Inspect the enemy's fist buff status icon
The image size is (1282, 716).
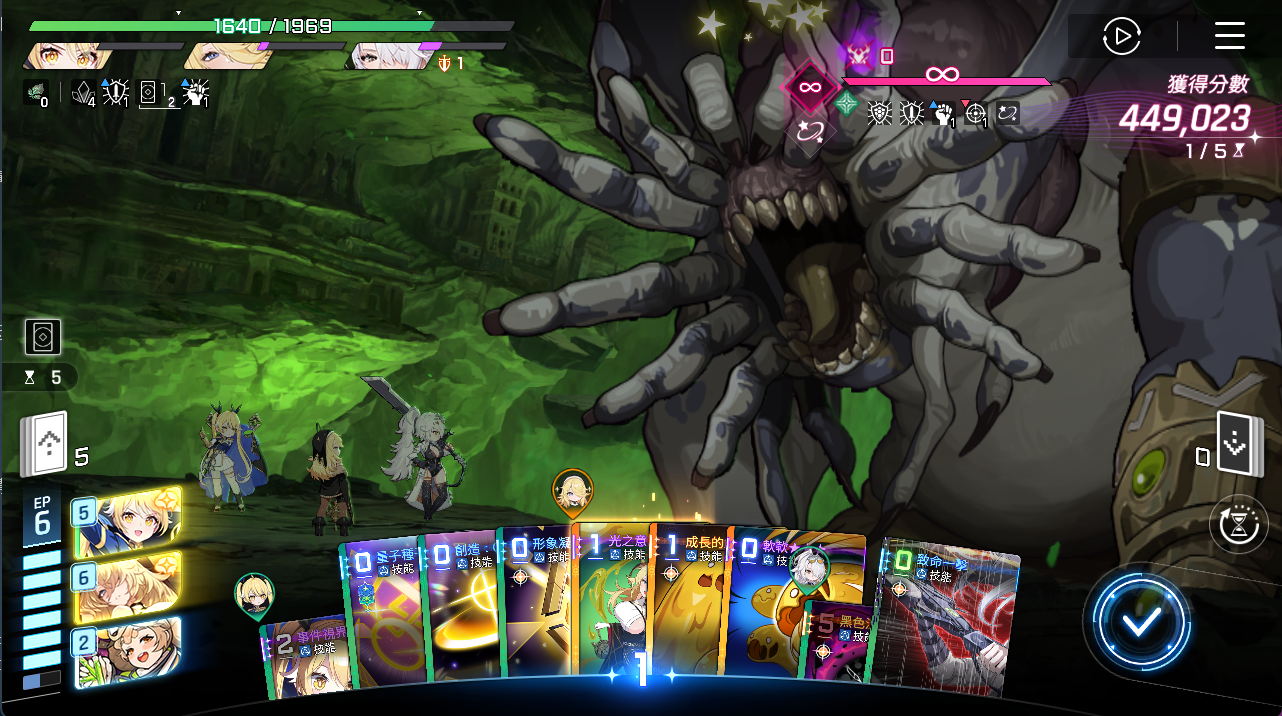click(x=942, y=114)
